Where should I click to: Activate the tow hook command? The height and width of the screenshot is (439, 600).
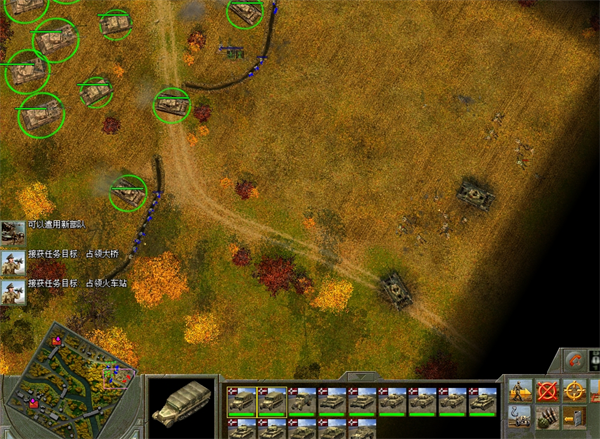click(x=520, y=417)
